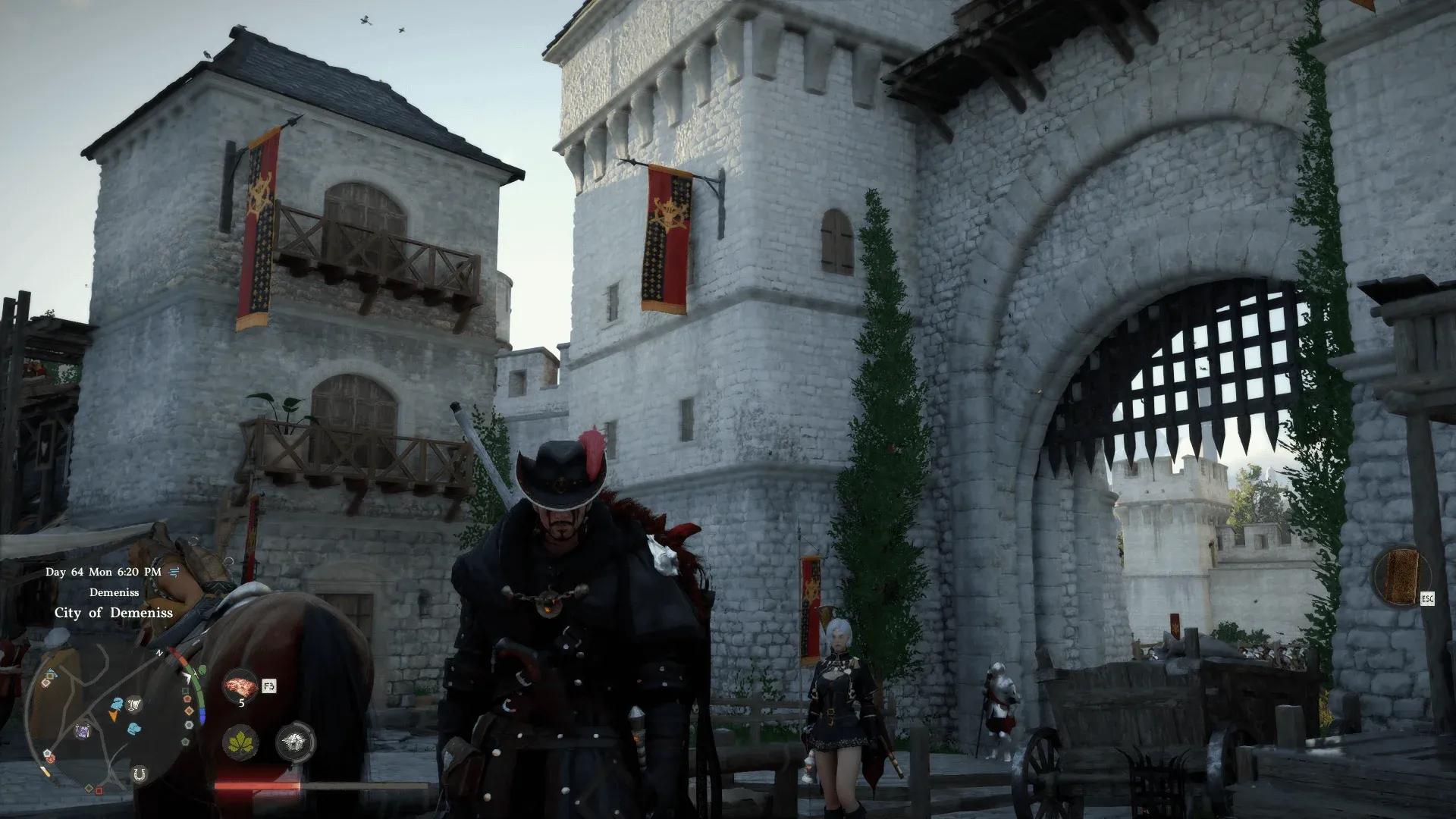Click the red health bar
This screenshot has width=1456, height=819.
[256, 785]
